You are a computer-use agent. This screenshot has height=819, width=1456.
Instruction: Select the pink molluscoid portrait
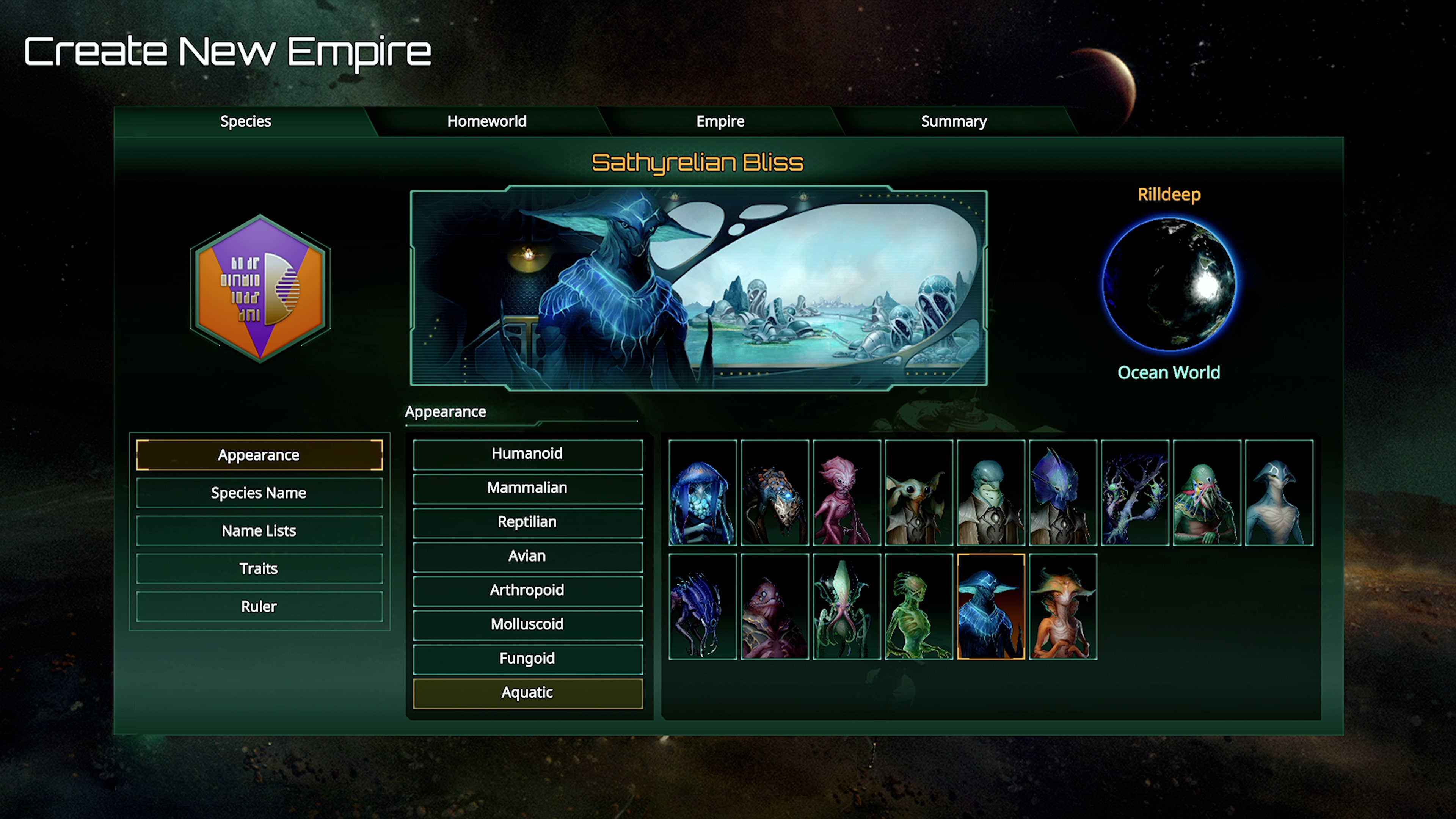(846, 493)
